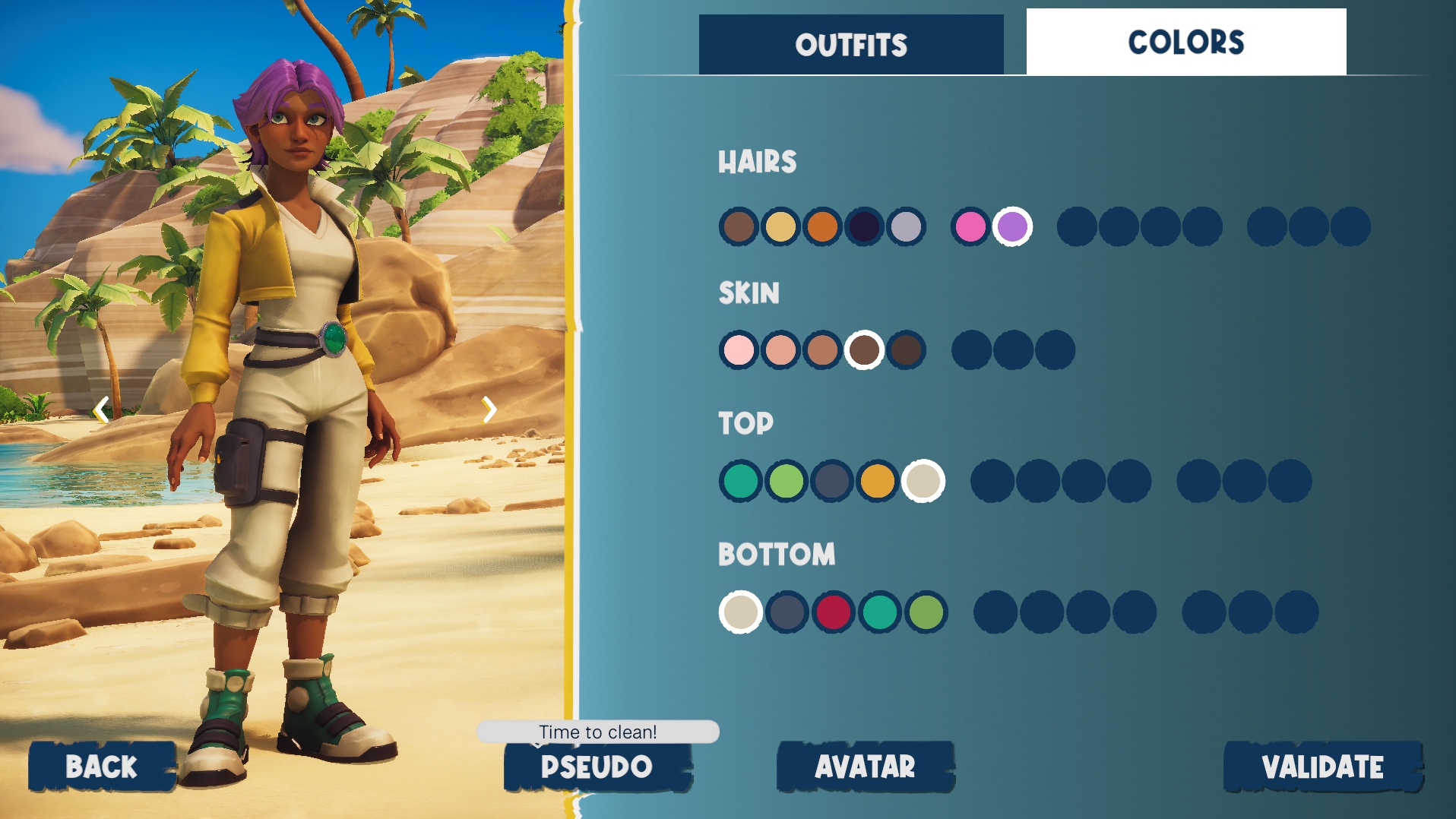Show the next character with the right arrow
Image resolution: width=1456 pixels, height=819 pixels.
point(489,410)
